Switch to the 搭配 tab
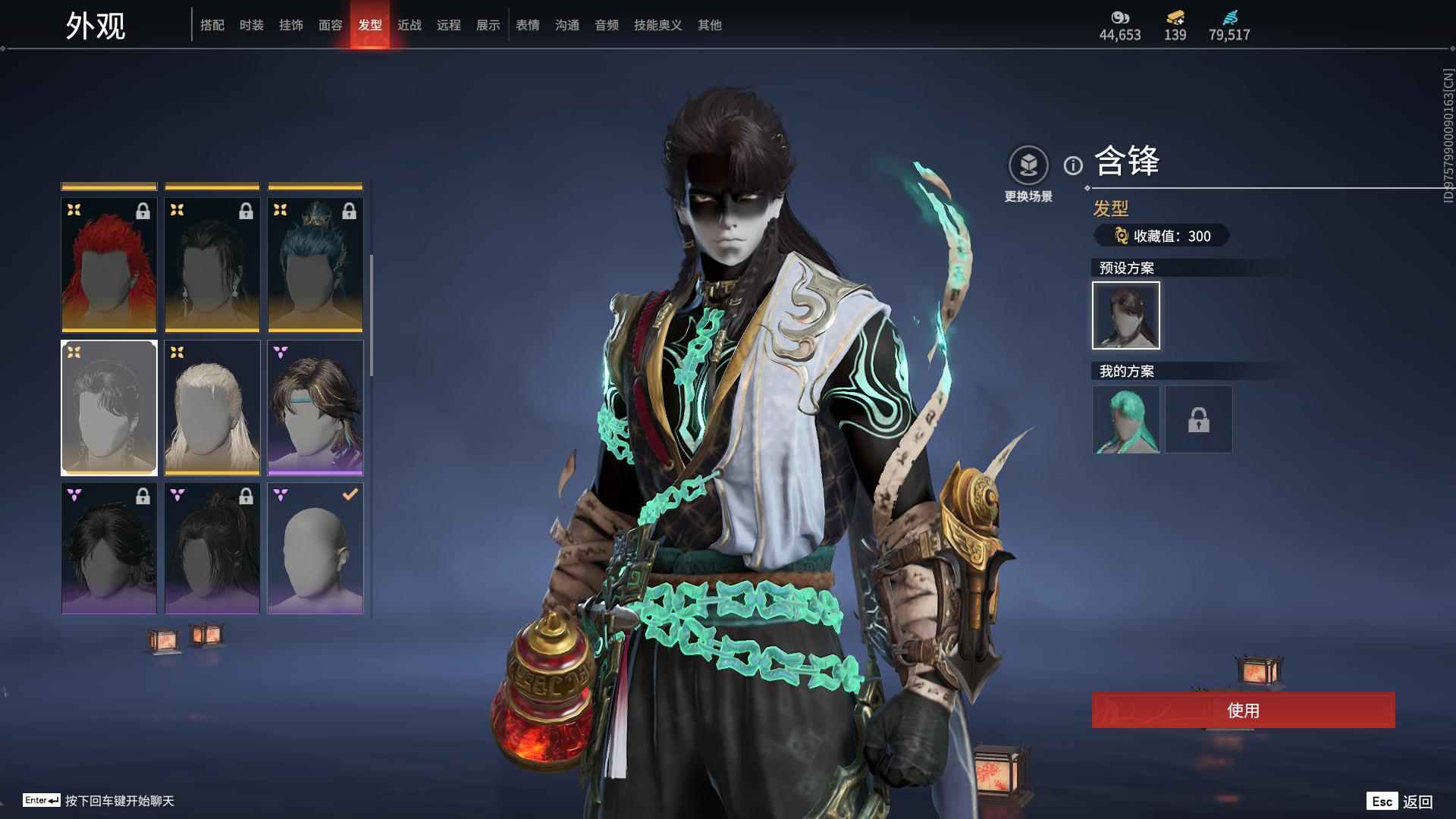Image resolution: width=1456 pixels, height=819 pixels. (212, 25)
